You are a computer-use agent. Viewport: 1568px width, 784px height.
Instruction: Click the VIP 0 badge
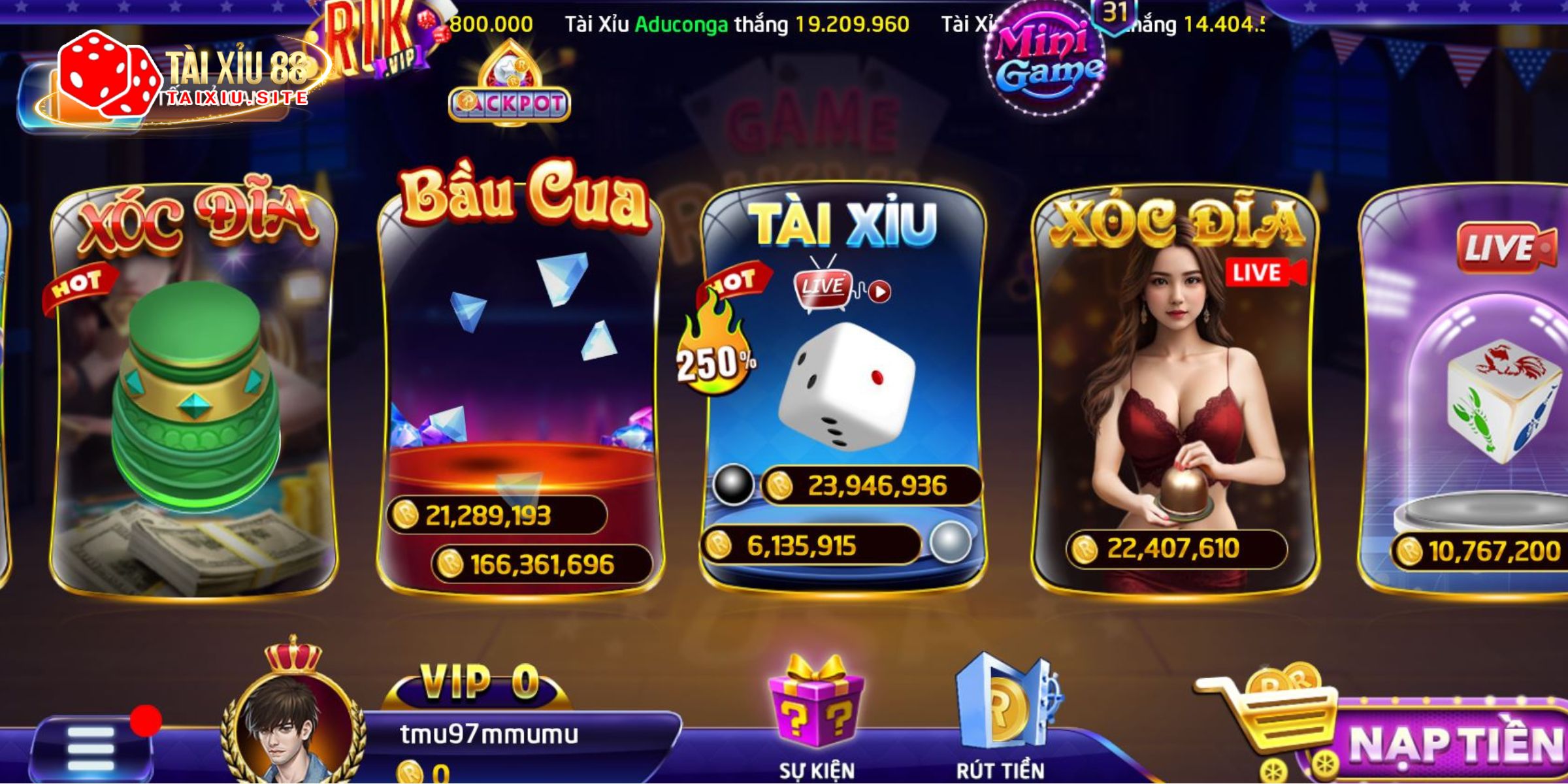(x=464, y=683)
